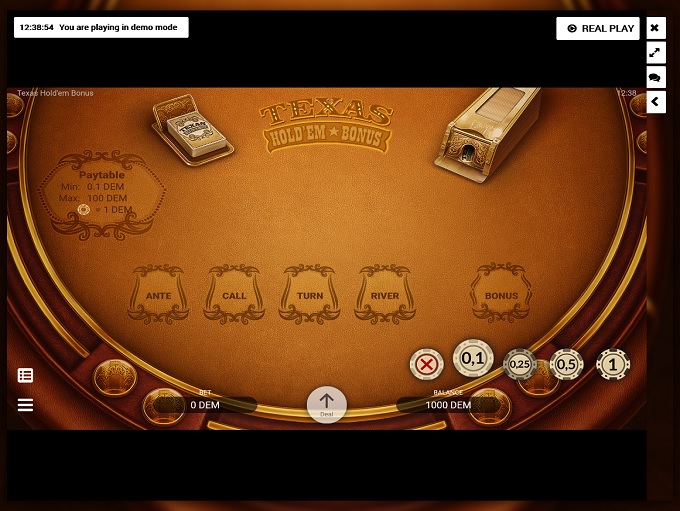Open the chat bubble icon
This screenshot has height=511, width=680.
(656, 77)
